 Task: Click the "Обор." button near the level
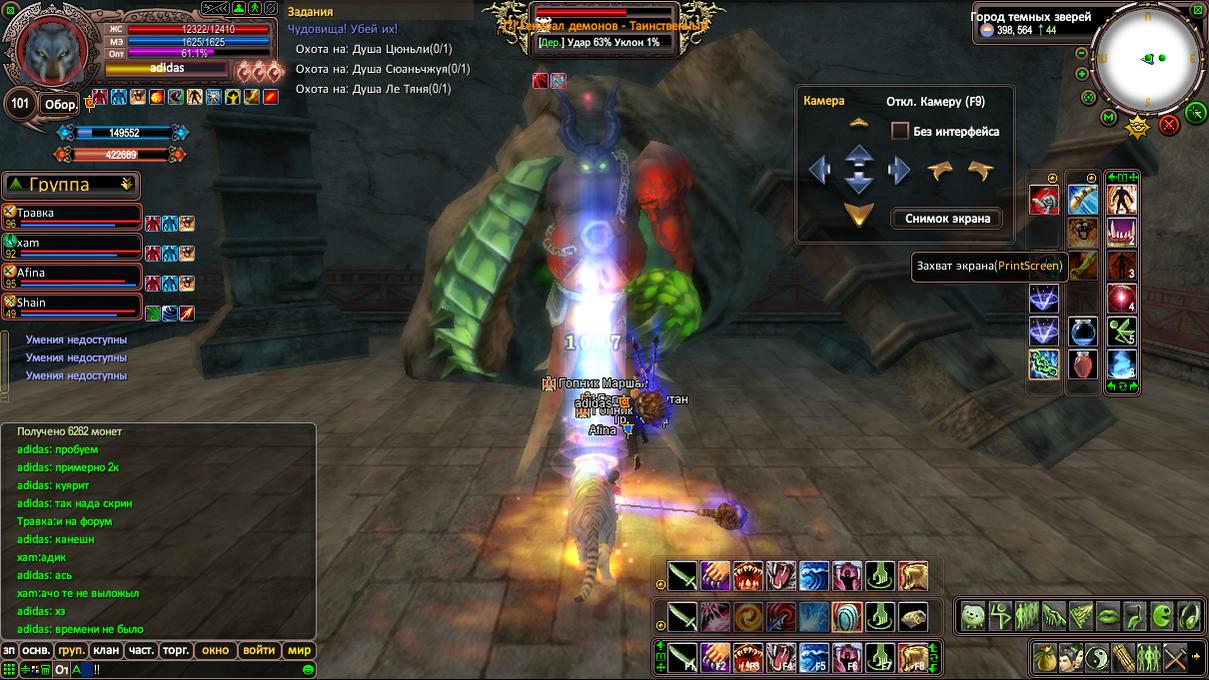61,104
